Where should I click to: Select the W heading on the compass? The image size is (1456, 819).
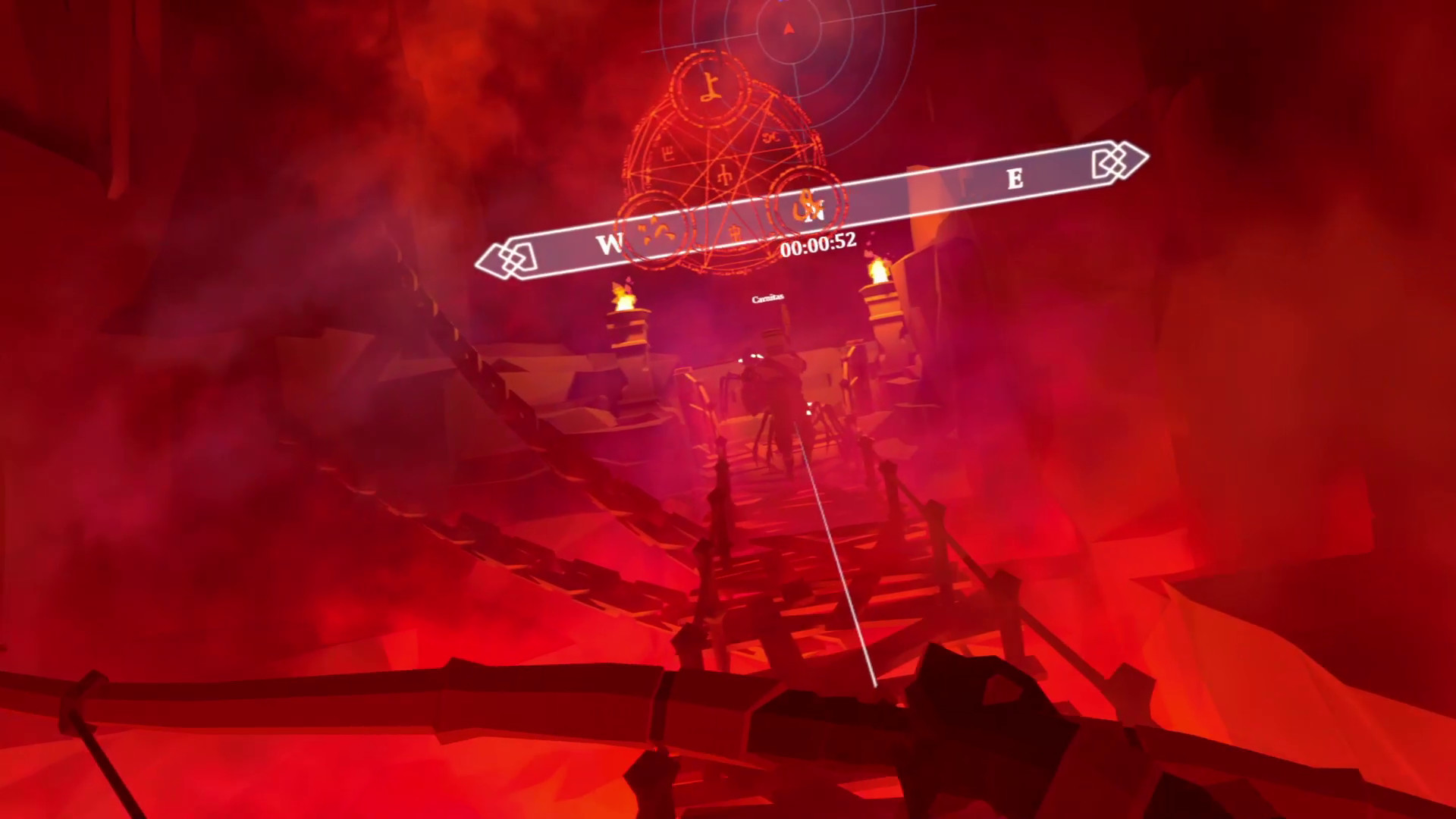pyautogui.click(x=611, y=241)
